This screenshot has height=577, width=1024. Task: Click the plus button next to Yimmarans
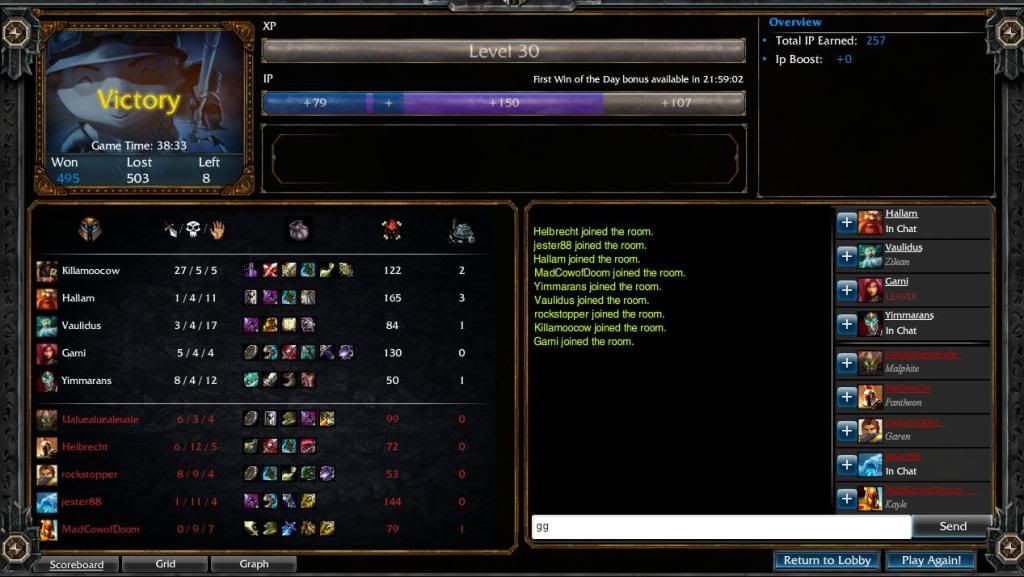pyautogui.click(x=846, y=324)
